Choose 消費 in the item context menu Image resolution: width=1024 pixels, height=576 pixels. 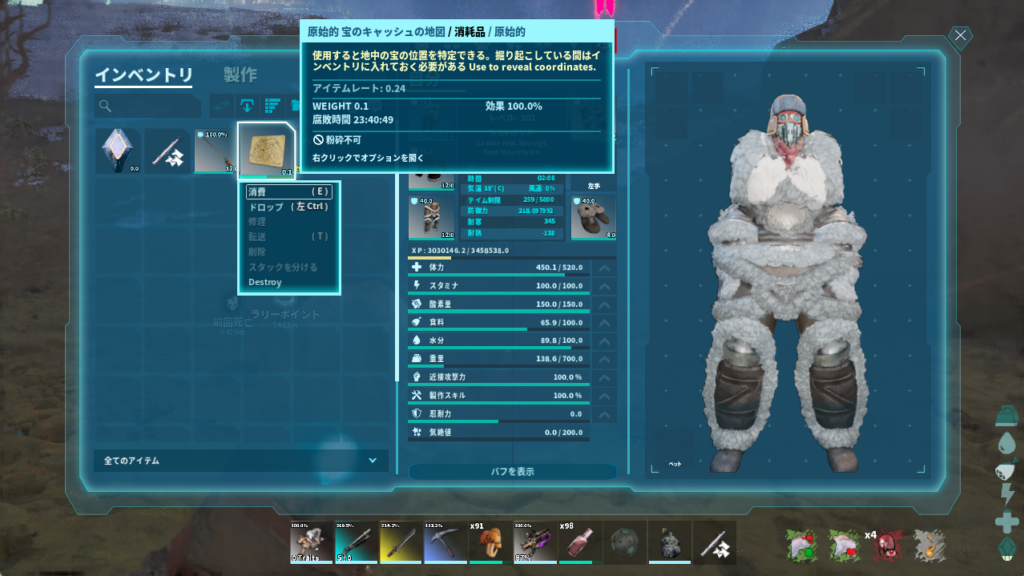(x=288, y=191)
